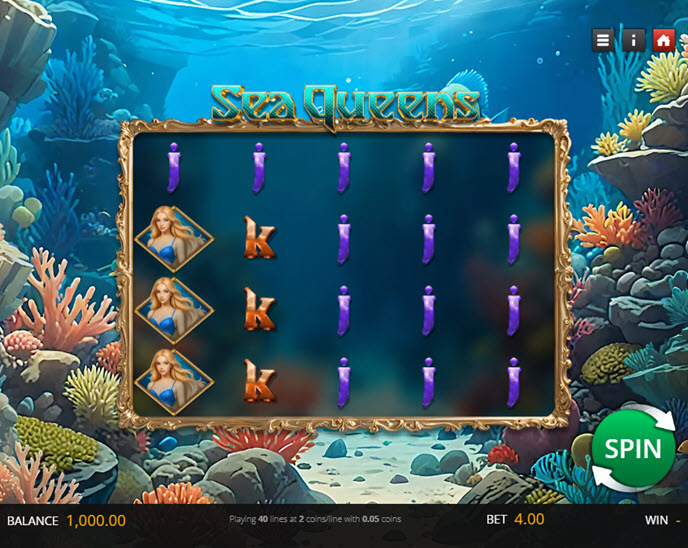Show the game info paytable
The width and height of the screenshot is (688, 548).
[x=633, y=40]
